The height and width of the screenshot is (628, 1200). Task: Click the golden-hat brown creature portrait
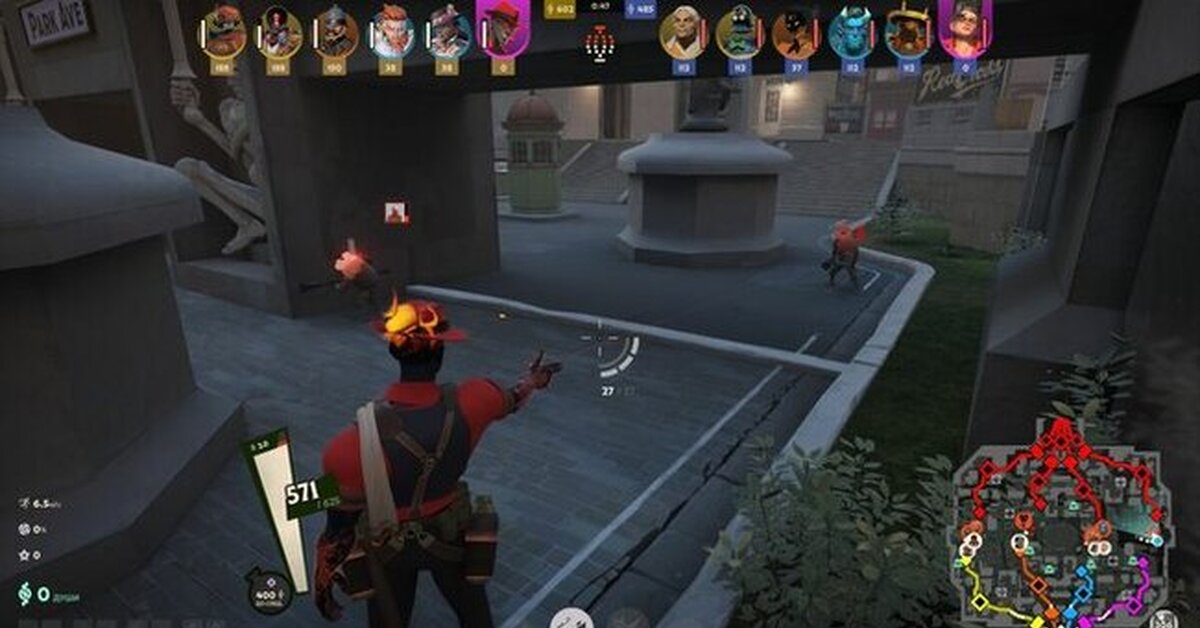pos(908,32)
